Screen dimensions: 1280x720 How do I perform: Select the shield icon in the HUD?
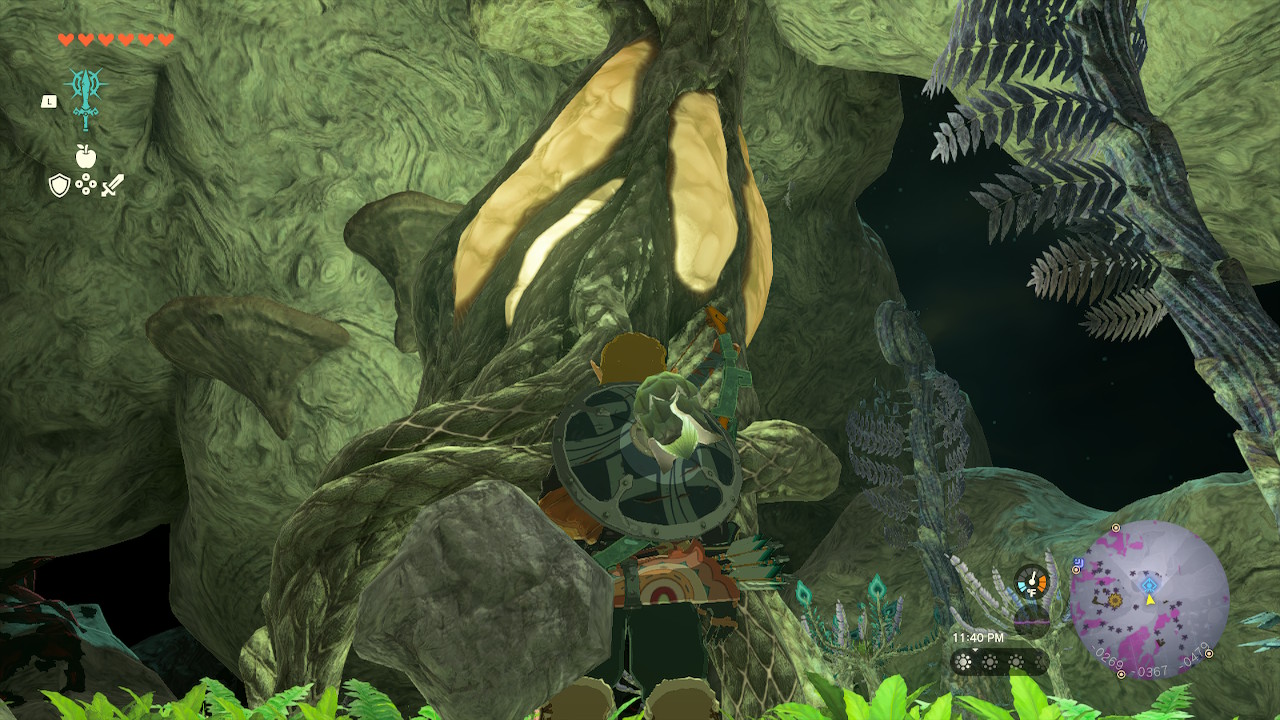coord(60,185)
